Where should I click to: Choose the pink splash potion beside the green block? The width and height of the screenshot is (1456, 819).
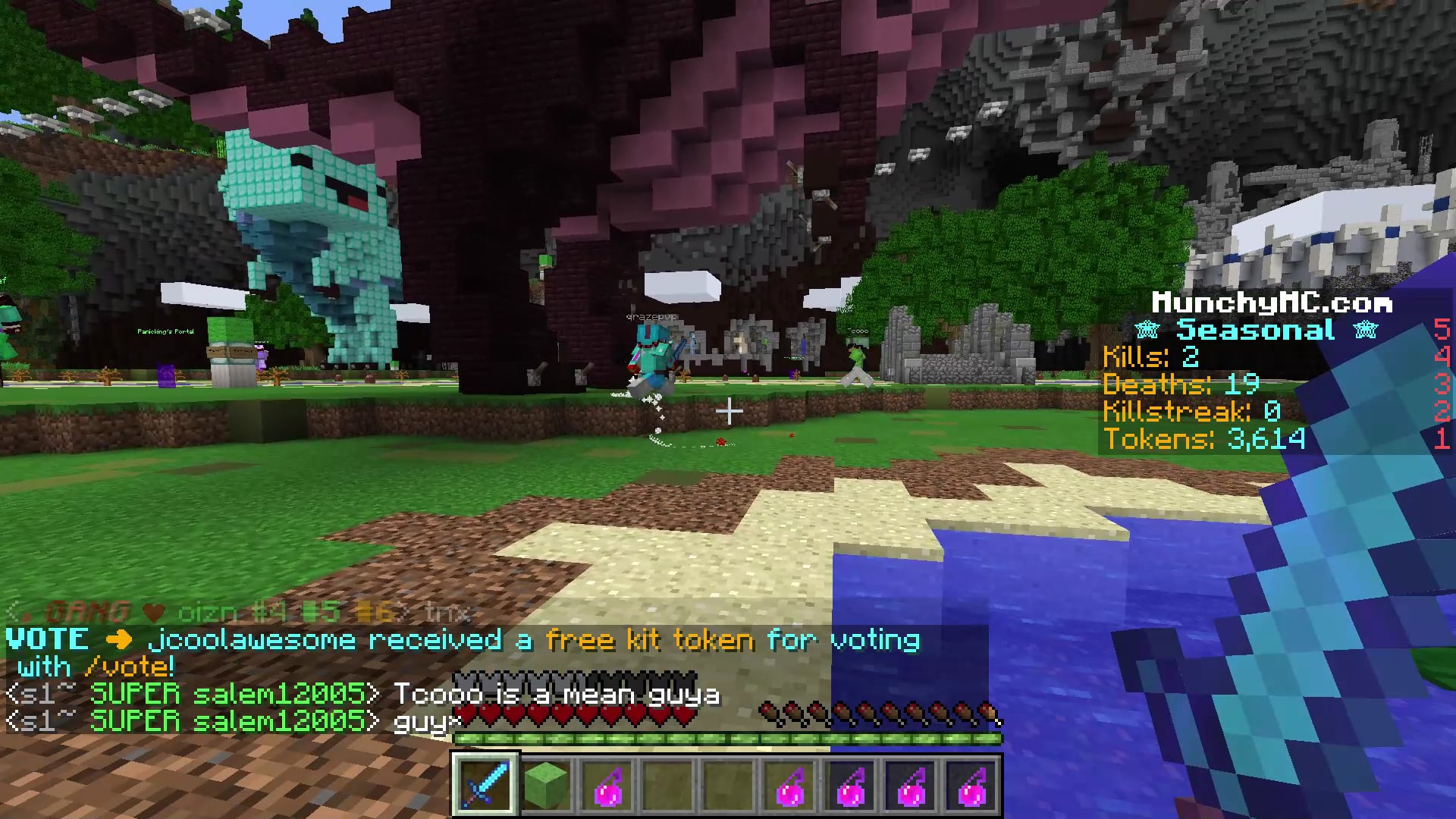coord(607,784)
